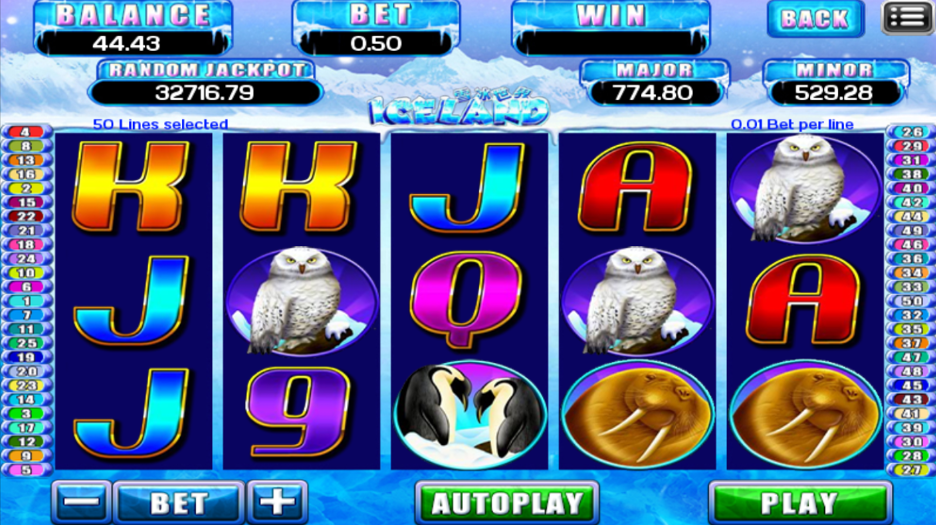Start AUTOPLAY spins
936x526 pixels.
(x=506, y=503)
